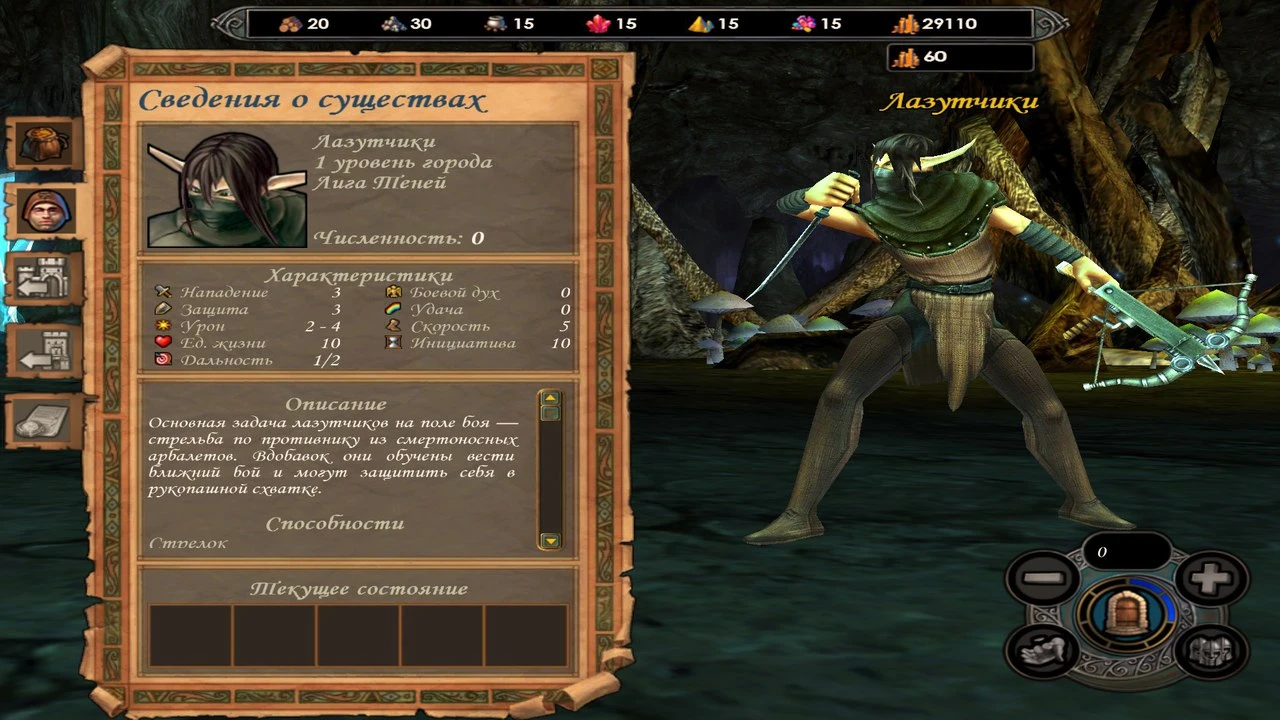Click the crossed-swords Нападение attack icon

pos(165,291)
